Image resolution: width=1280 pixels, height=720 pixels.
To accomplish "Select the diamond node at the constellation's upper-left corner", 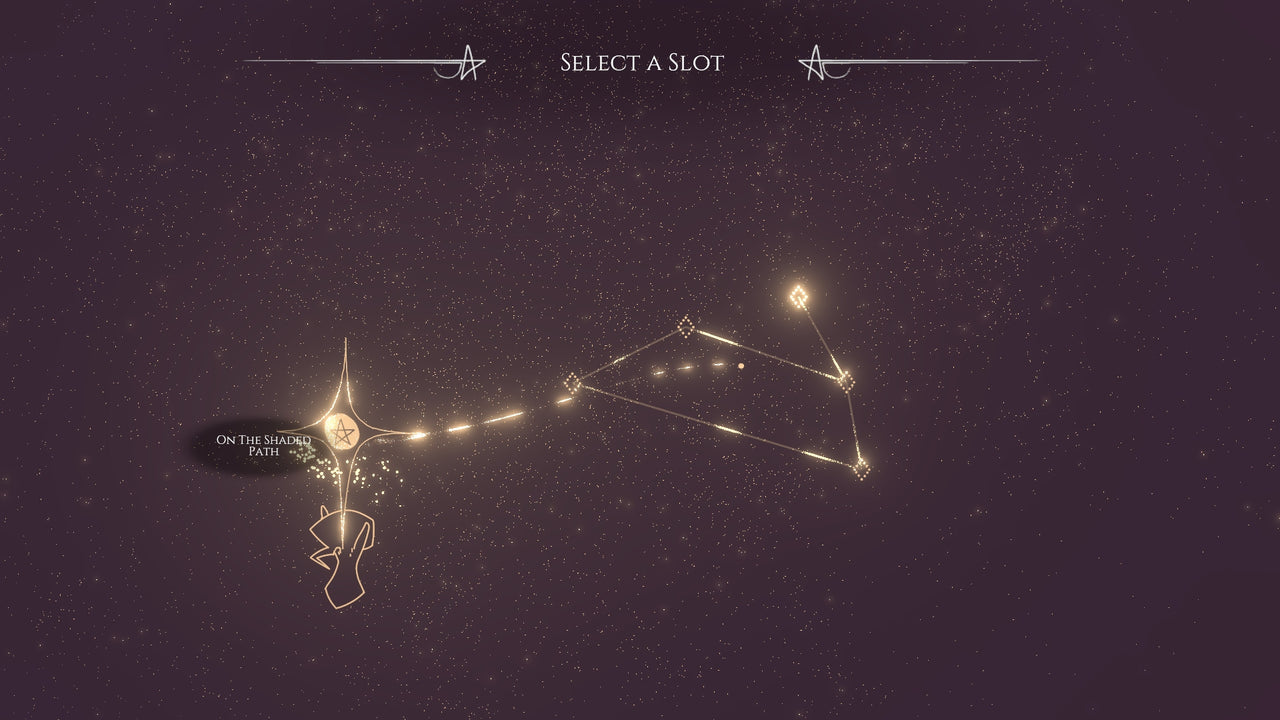I will pyautogui.click(x=686, y=325).
